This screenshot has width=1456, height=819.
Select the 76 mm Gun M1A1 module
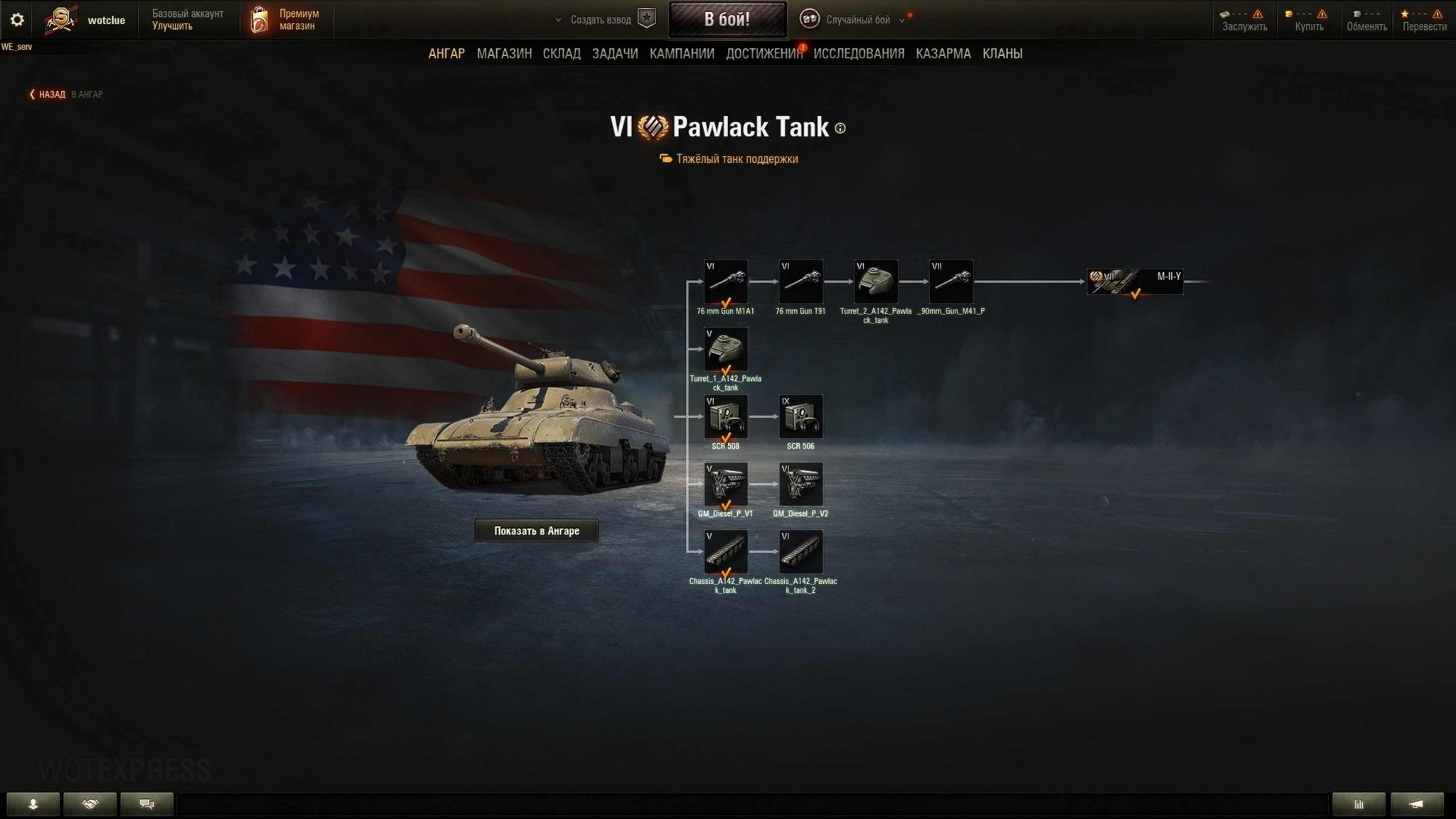[x=725, y=283]
